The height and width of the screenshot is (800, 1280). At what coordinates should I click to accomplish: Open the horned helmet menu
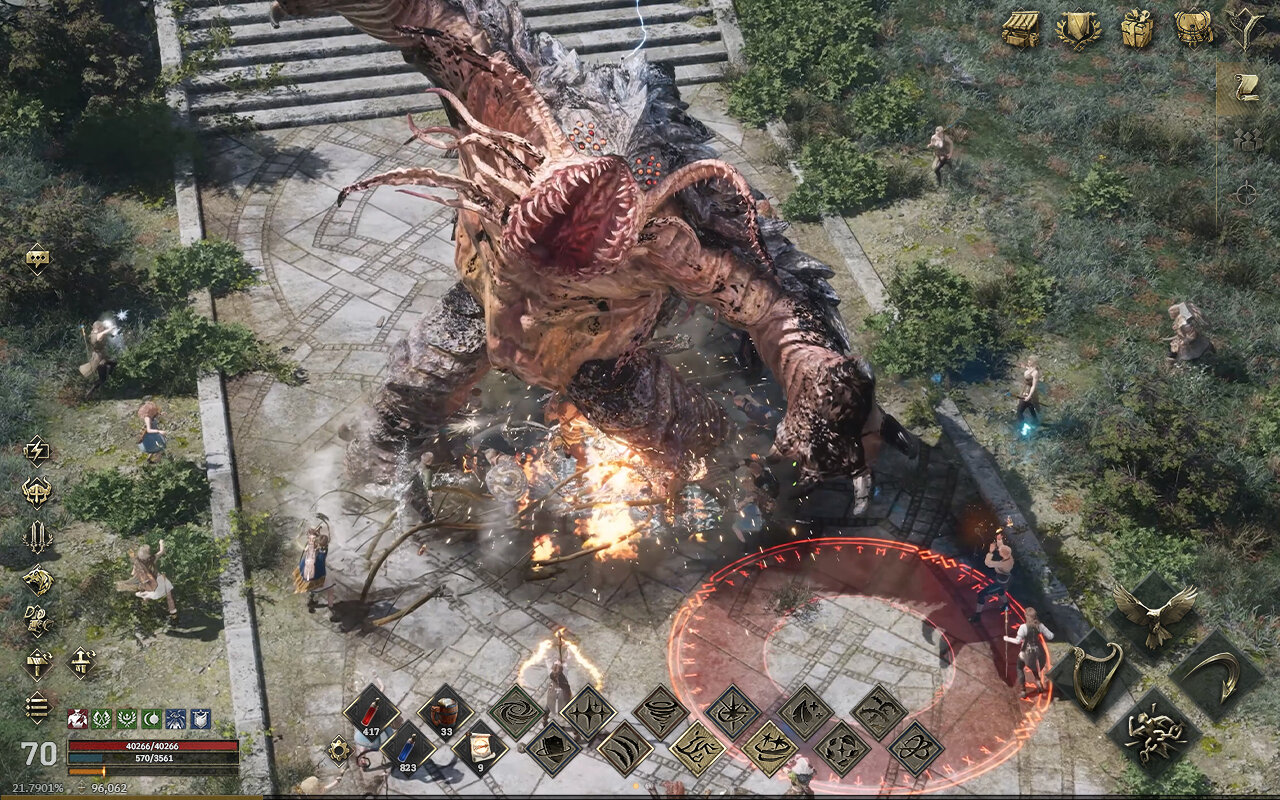(37, 492)
